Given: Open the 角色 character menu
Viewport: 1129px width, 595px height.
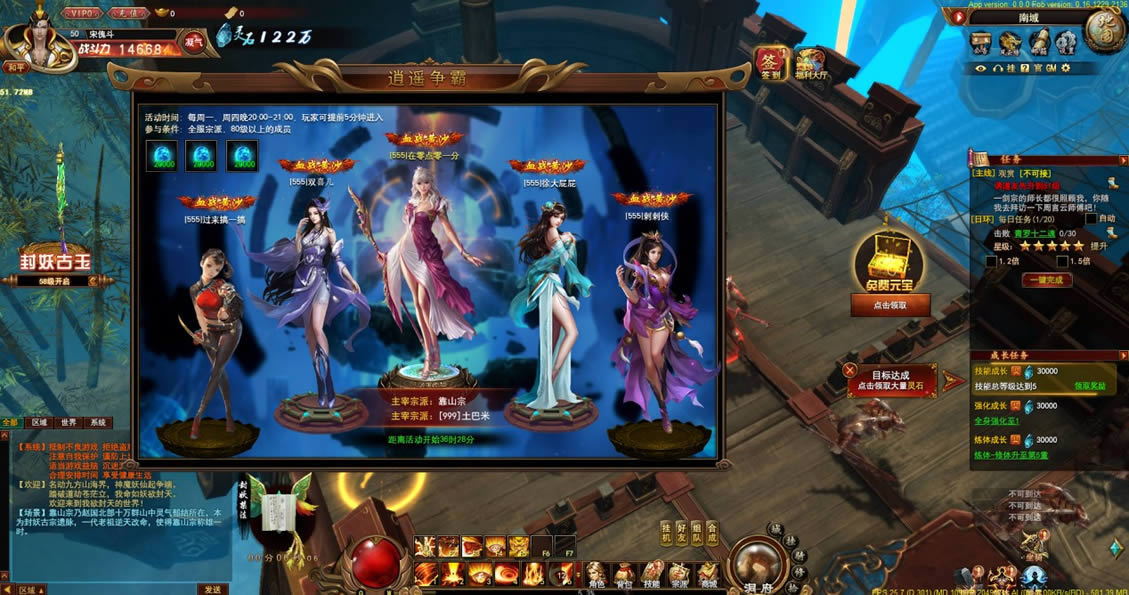Looking at the screenshot, I should pos(597,574).
